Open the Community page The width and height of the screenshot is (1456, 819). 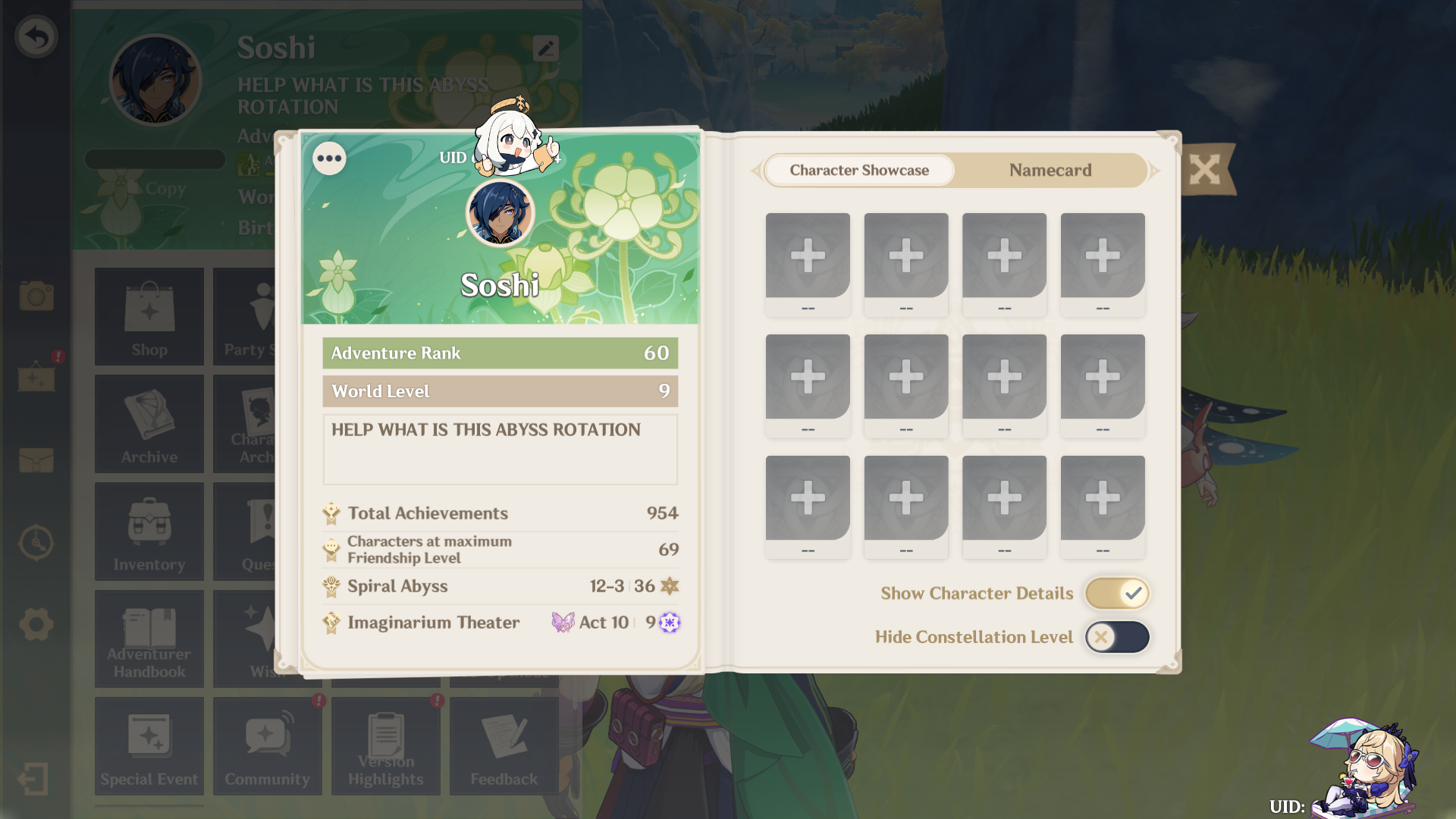(267, 746)
